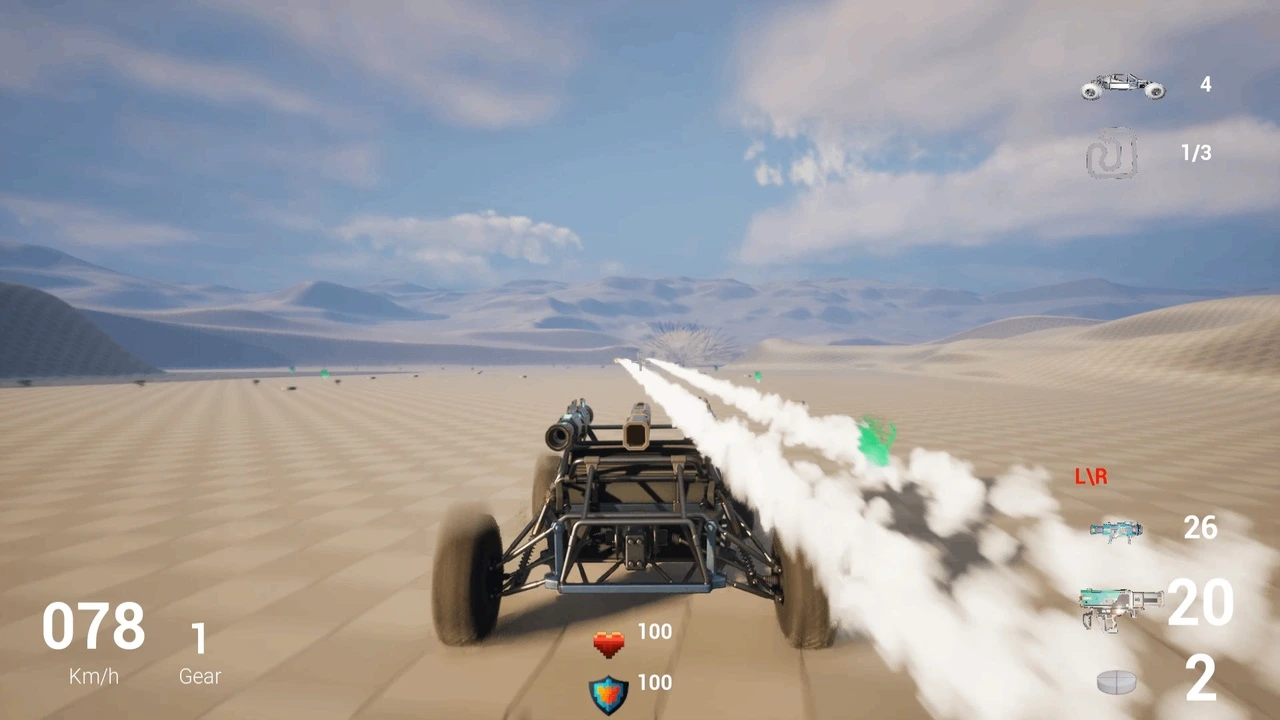Click the buggy race position icon
This screenshot has width=1280, height=720.
click(x=1123, y=86)
